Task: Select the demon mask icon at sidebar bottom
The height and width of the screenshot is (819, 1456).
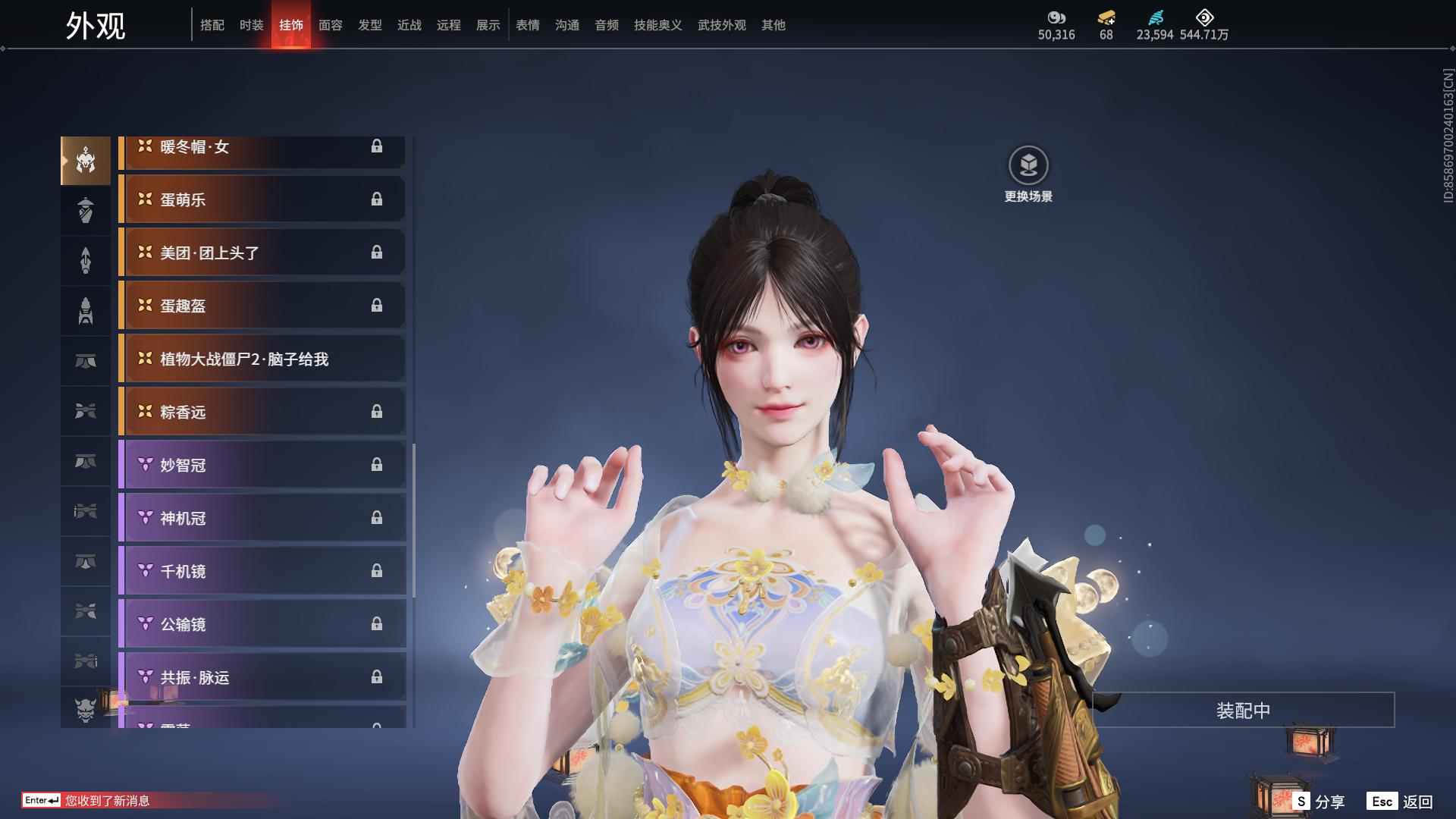Action: click(86, 711)
